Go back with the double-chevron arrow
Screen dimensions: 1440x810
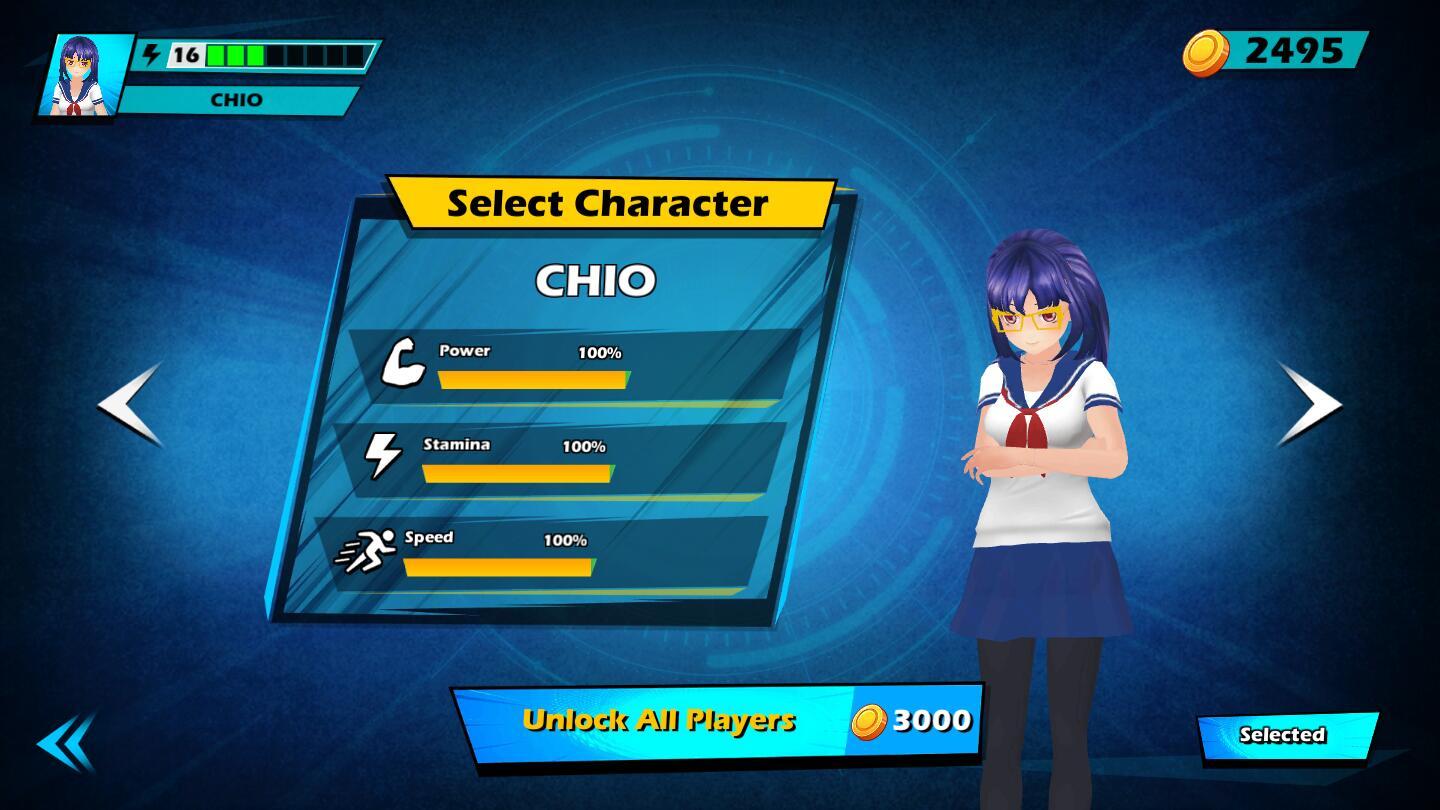(66, 743)
